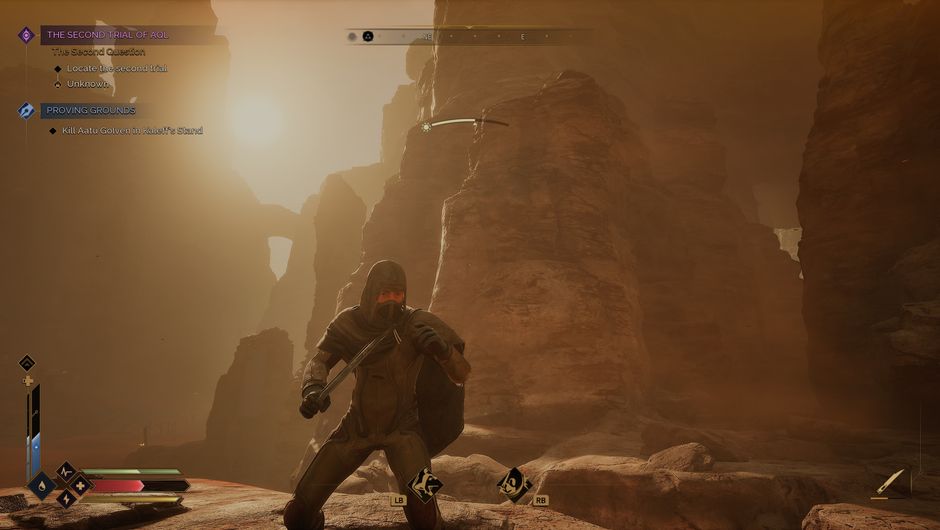Open The Second Trial of Aql quest
Viewport: 940px width, 530px height.
pos(108,35)
